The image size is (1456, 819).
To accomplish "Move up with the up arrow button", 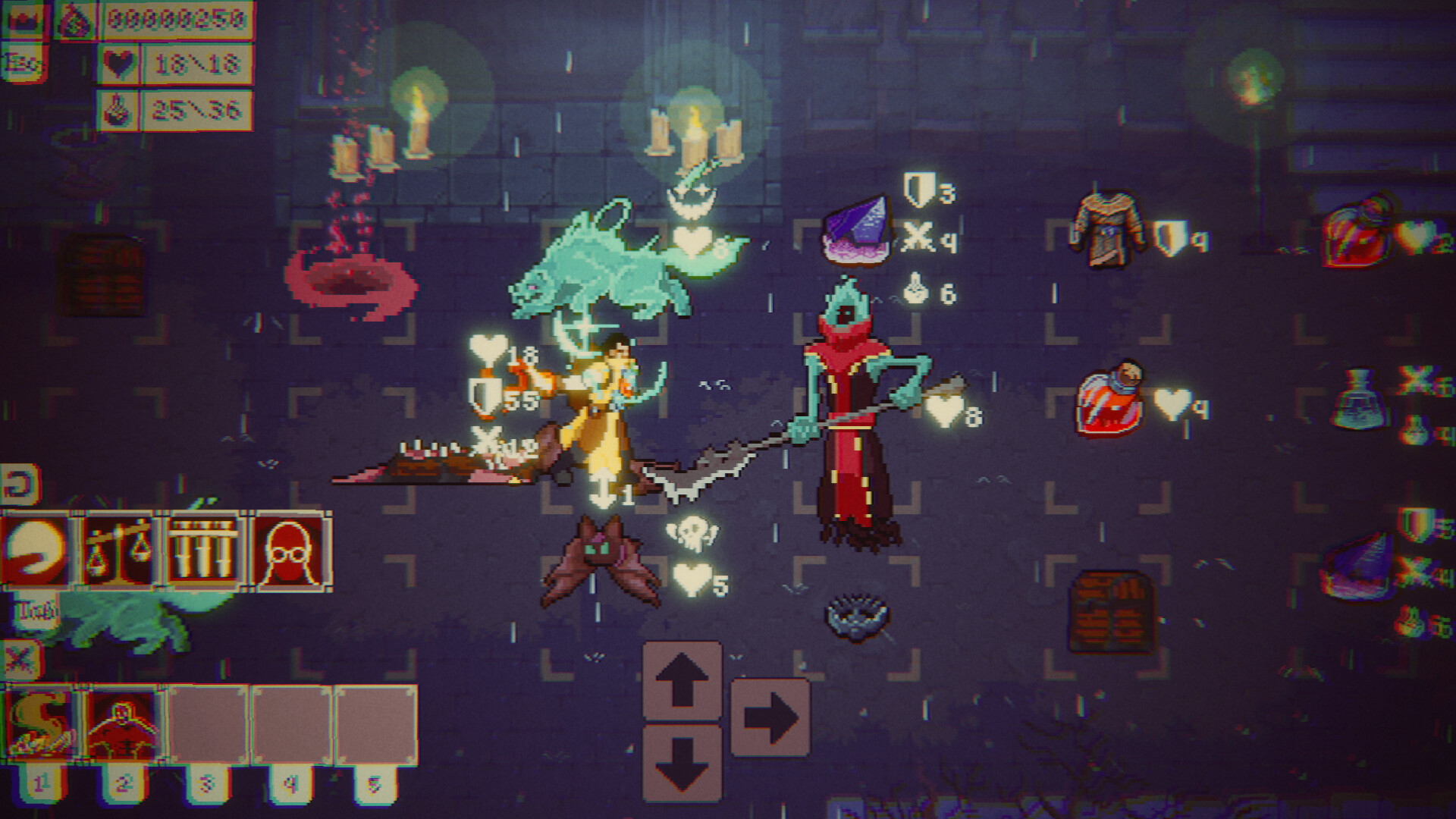I will pyautogui.click(x=682, y=680).
